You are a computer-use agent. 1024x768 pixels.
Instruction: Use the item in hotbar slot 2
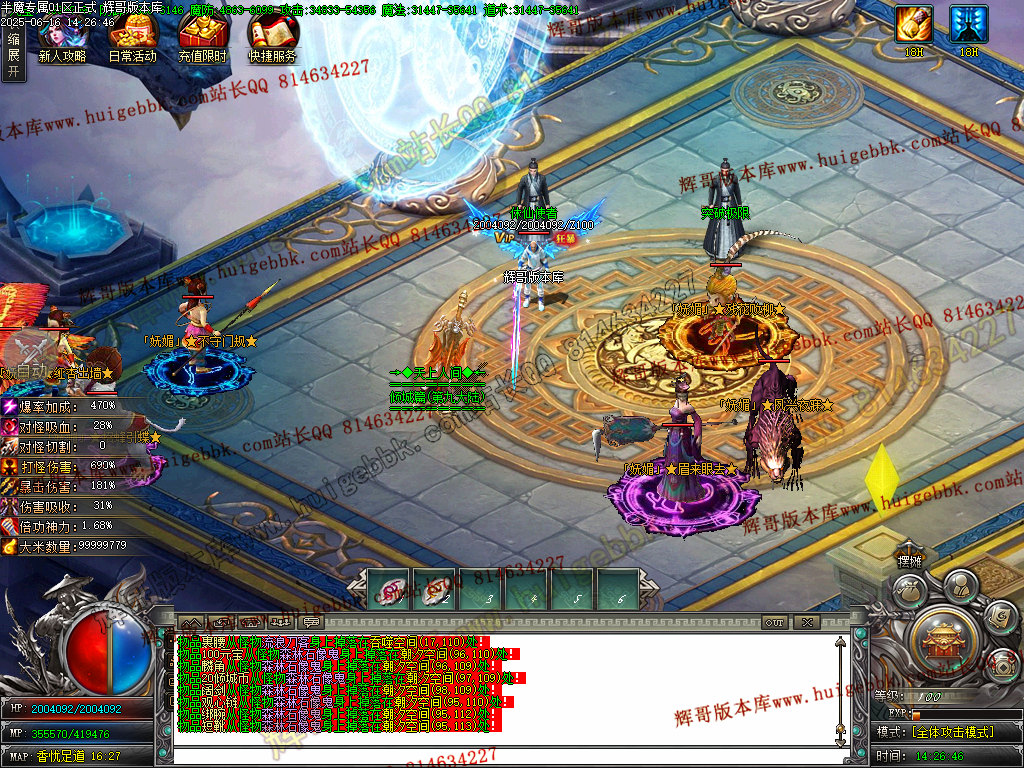[435, 590]
